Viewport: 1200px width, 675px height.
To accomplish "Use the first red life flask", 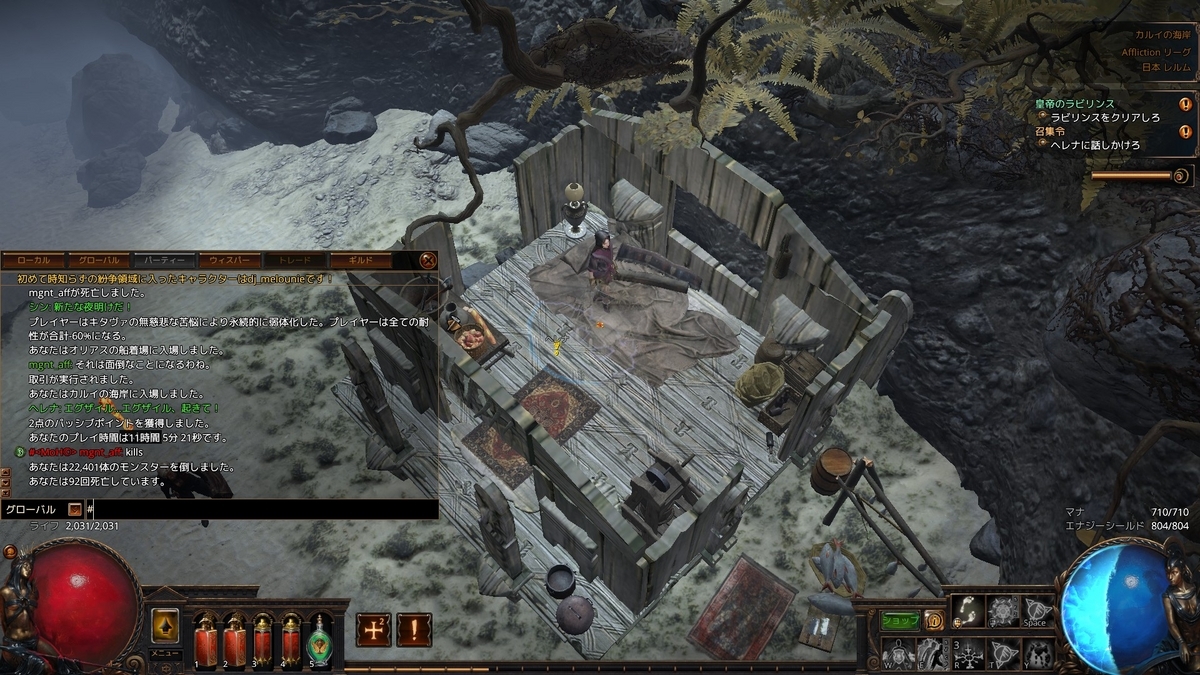I will click(x=205, y=636).
